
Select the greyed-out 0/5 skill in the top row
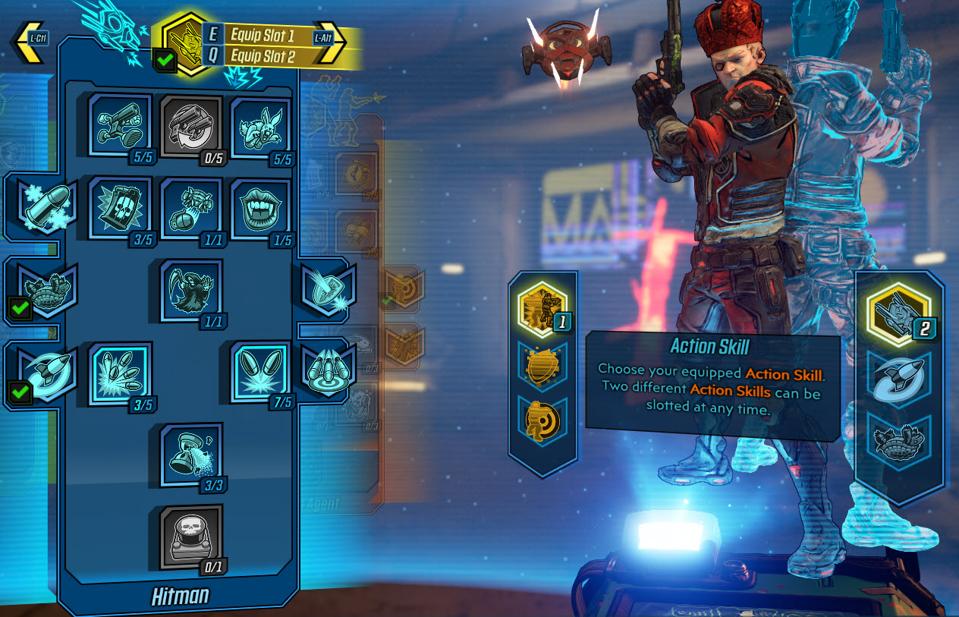(x=191, y=126)
